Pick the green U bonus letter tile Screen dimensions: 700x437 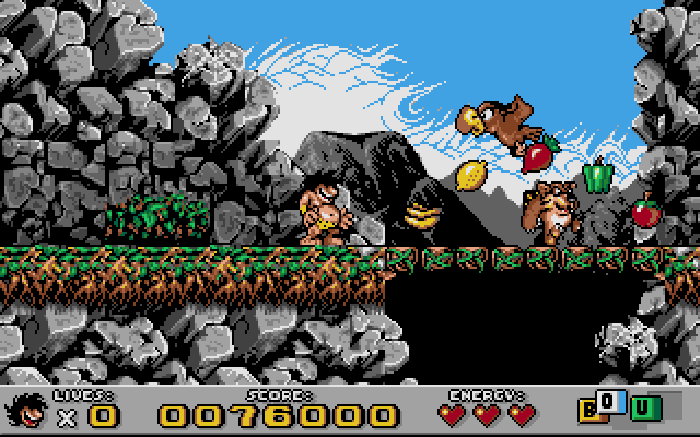click(x=645, y=409)
